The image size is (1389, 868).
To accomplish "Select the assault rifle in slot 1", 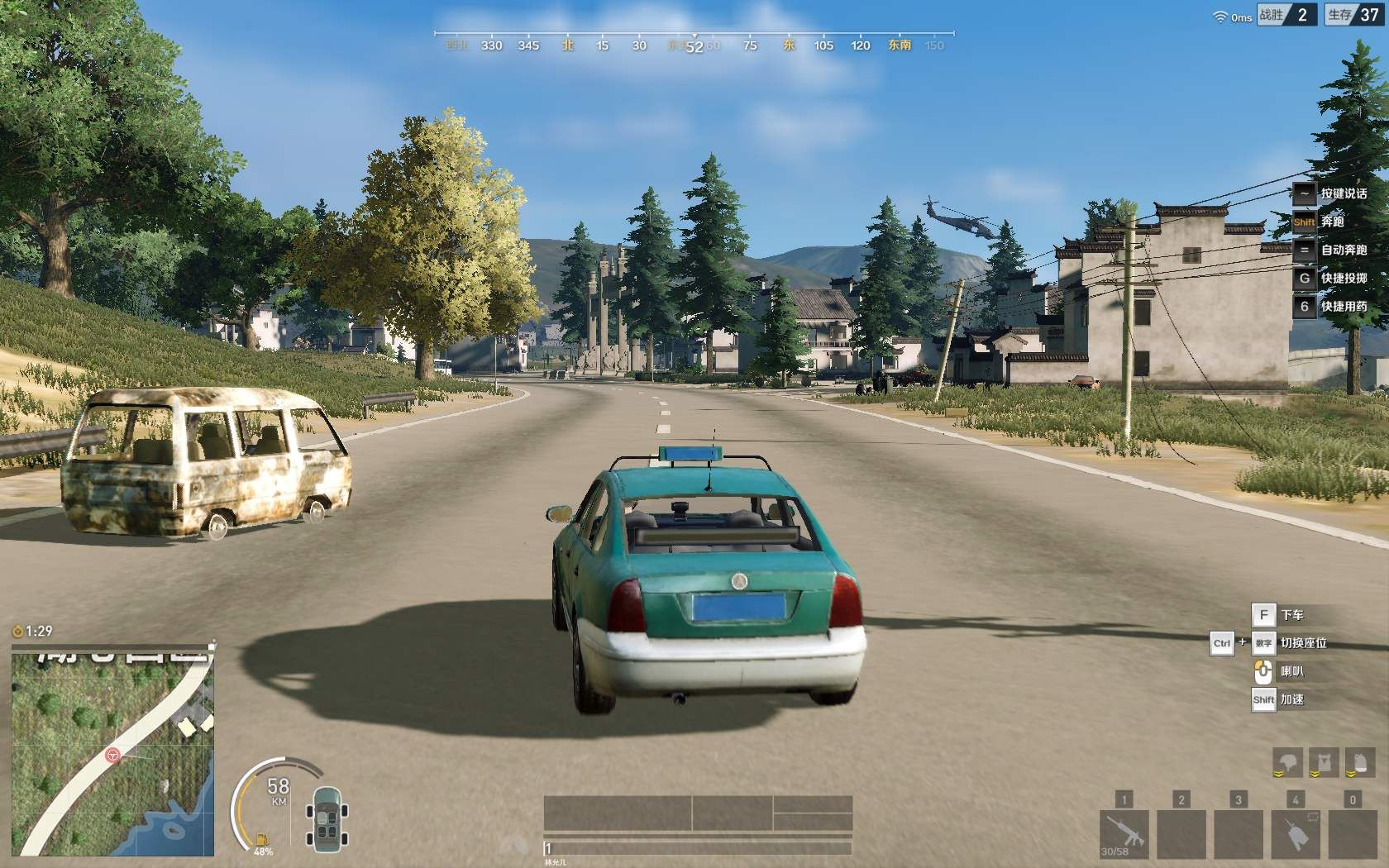I will [1124, 833].
